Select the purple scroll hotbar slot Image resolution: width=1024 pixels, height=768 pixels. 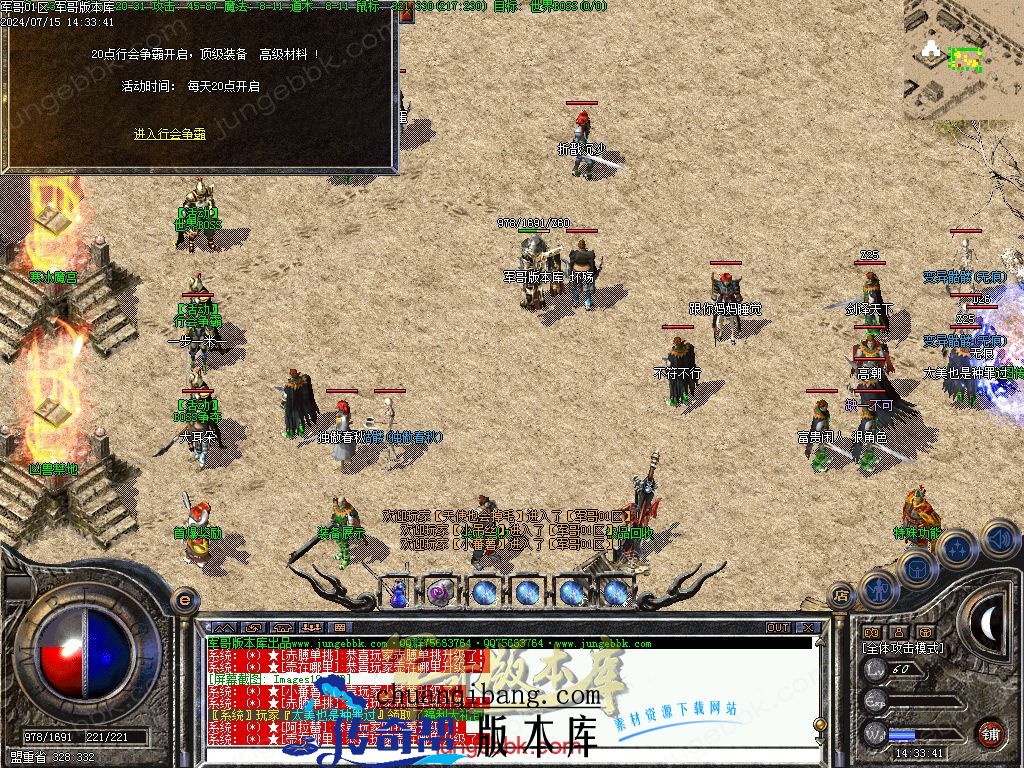[440, 593]
